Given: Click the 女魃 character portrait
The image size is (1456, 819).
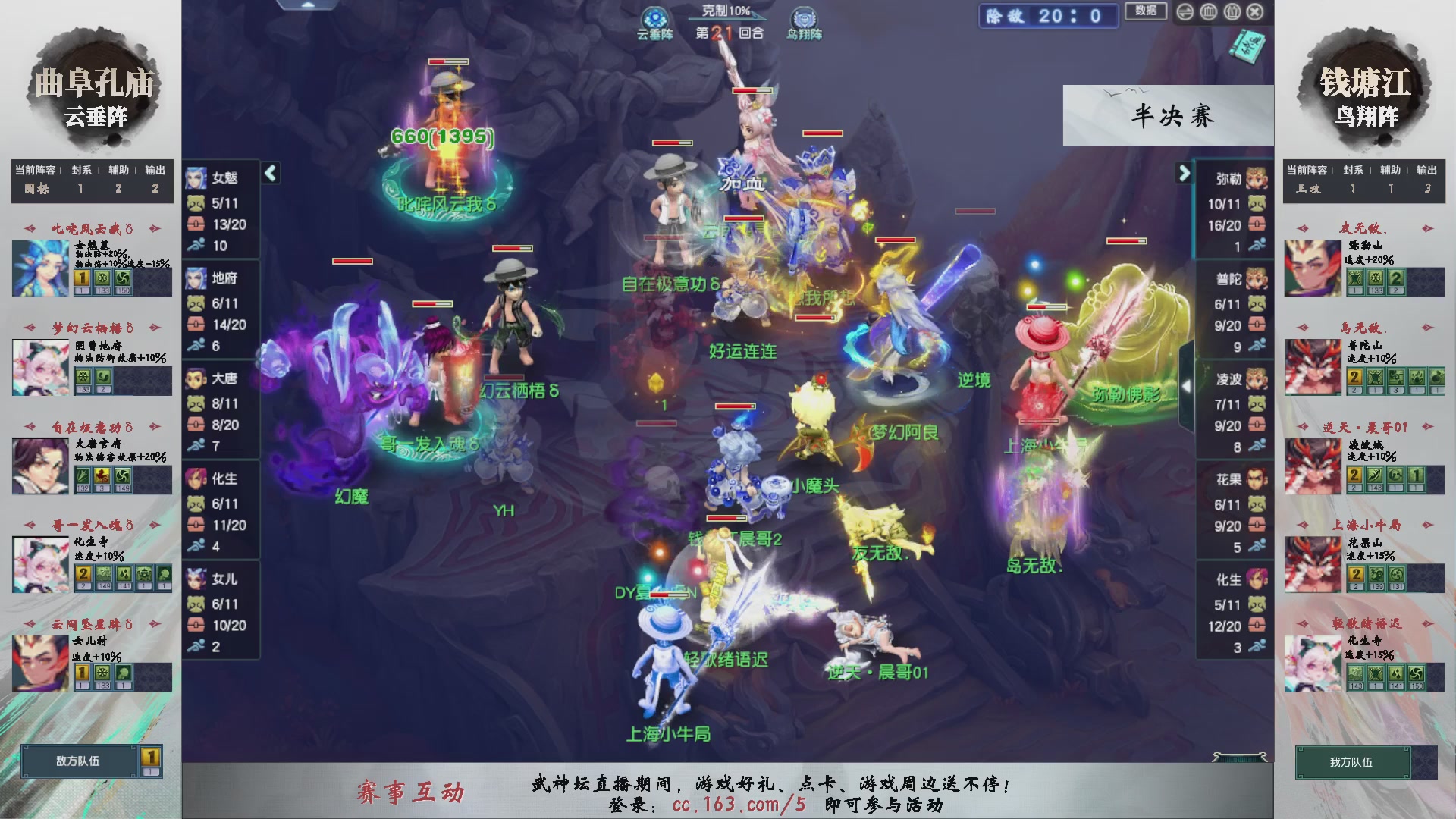Looking at the screenshot, I should [x=196, y=178].
